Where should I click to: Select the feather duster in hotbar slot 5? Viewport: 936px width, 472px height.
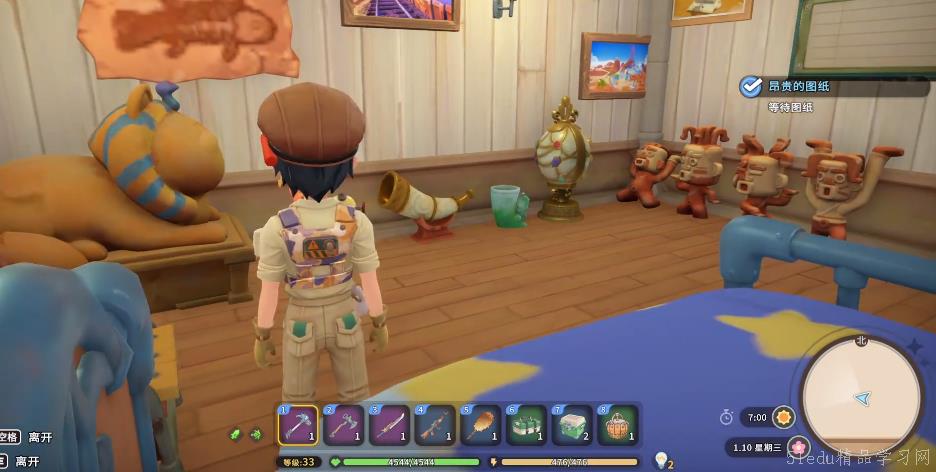coord(478,424)
